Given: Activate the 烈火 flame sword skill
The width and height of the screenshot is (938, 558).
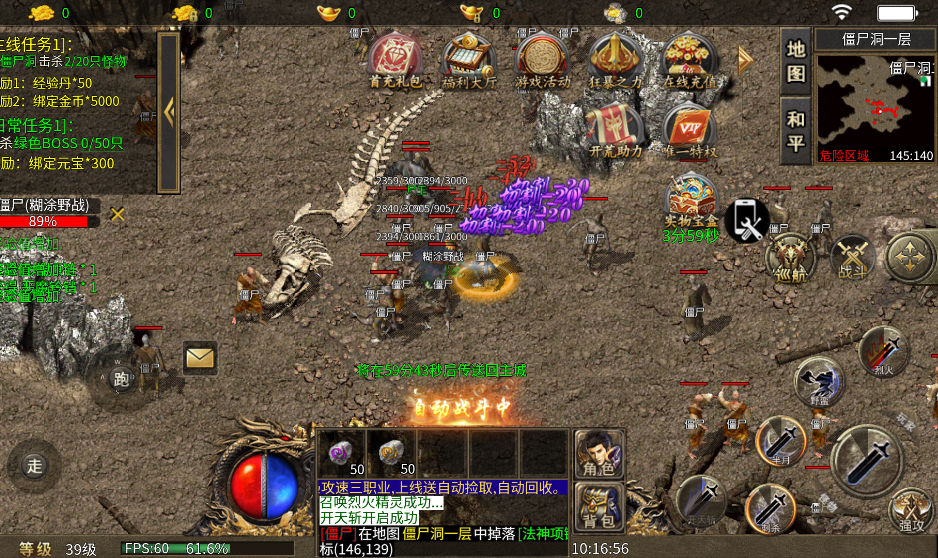Looking at the screenshot, I should click(x=882, y=352).
